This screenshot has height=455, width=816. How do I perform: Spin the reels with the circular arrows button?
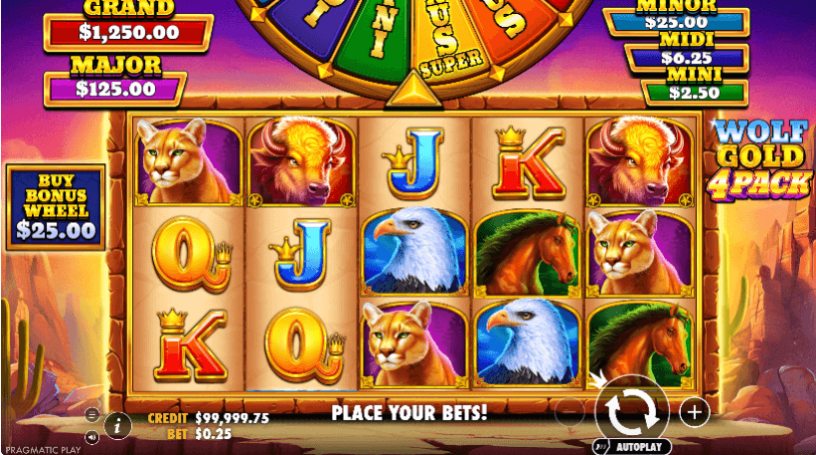point(631,410)
